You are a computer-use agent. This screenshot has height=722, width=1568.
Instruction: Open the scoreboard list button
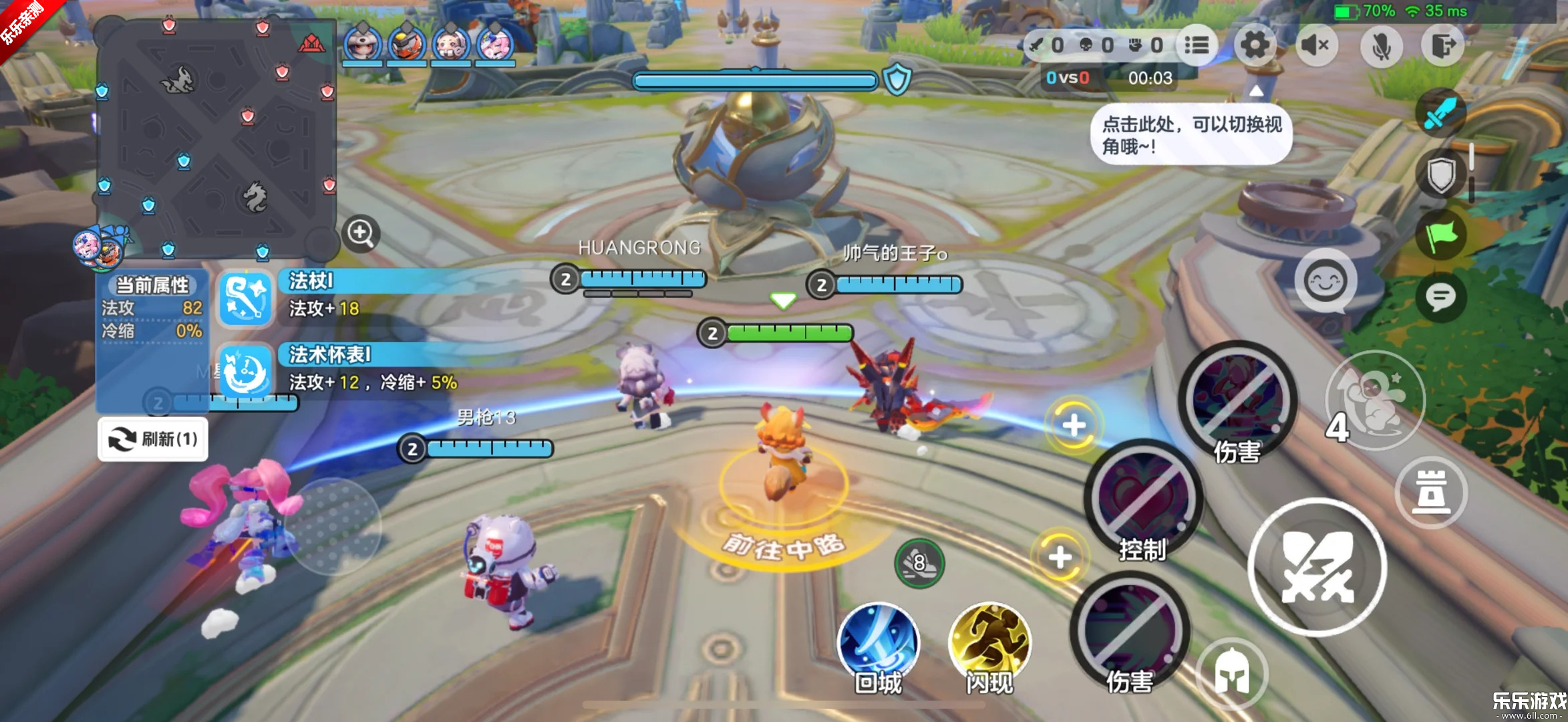[1196, 45]
